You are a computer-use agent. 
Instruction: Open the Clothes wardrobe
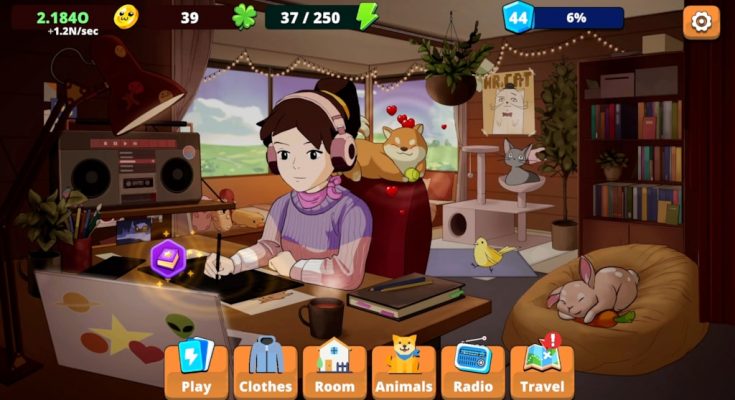tap(265, 370)
